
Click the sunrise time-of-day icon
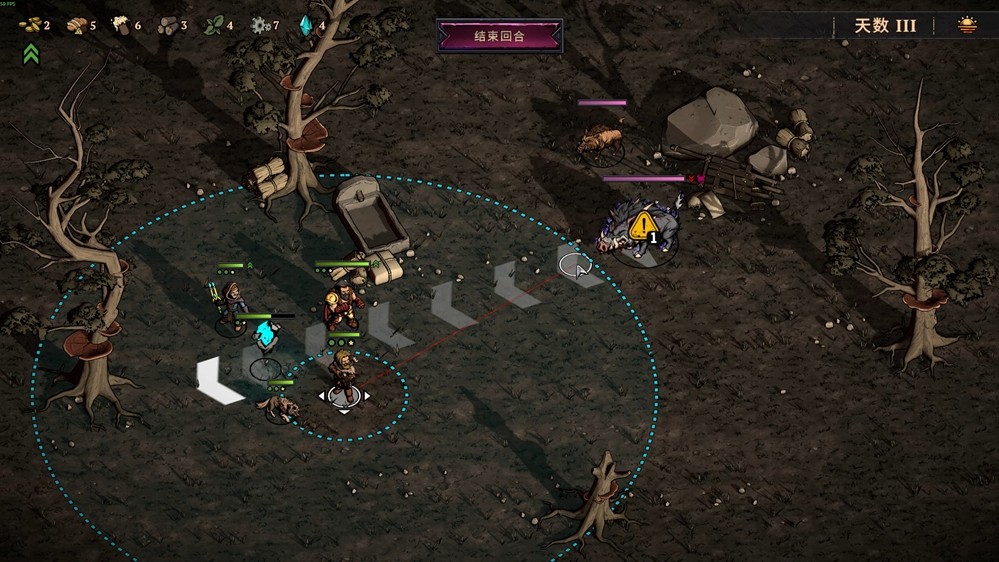967,25
